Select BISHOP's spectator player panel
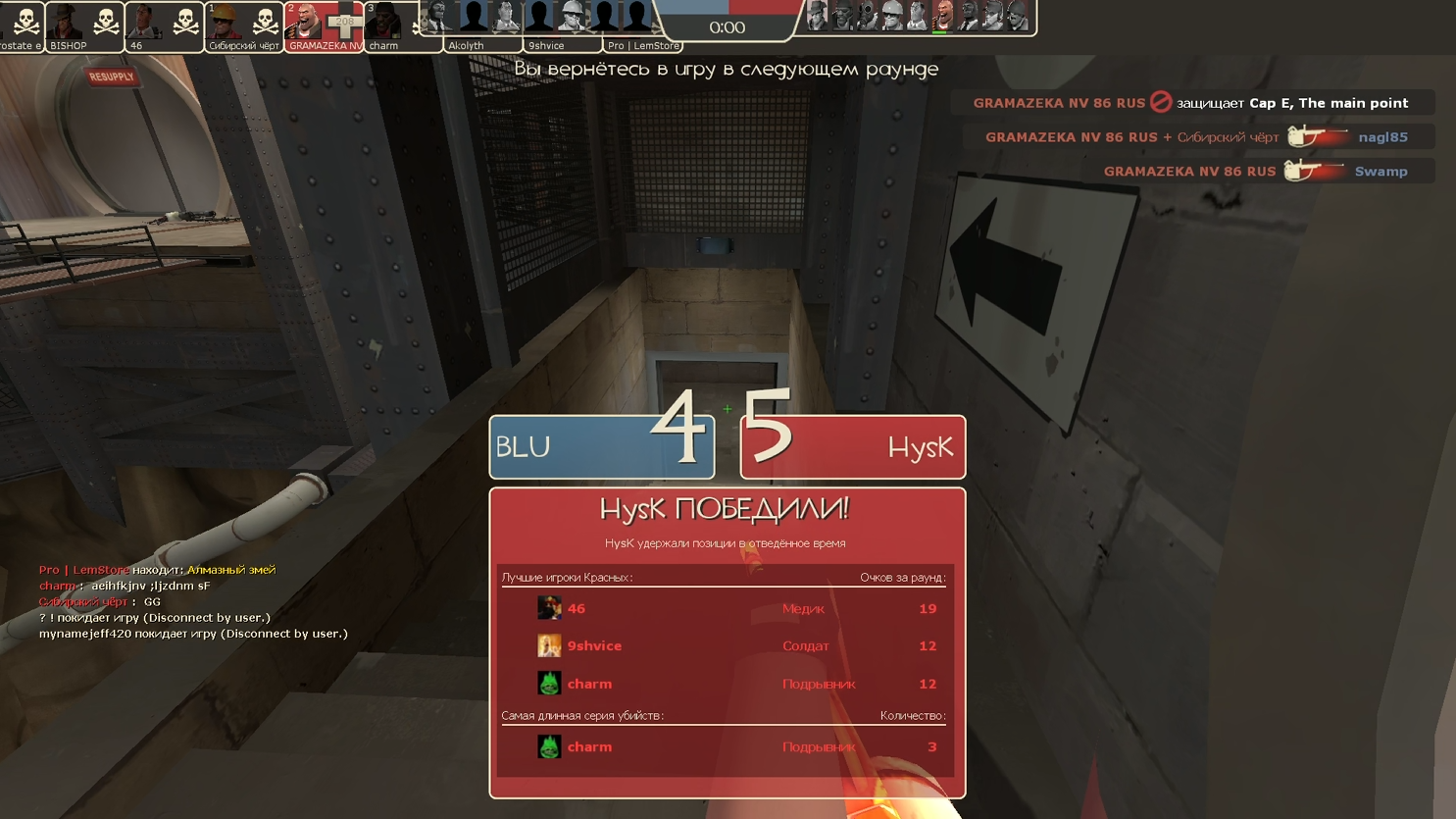 84,26
